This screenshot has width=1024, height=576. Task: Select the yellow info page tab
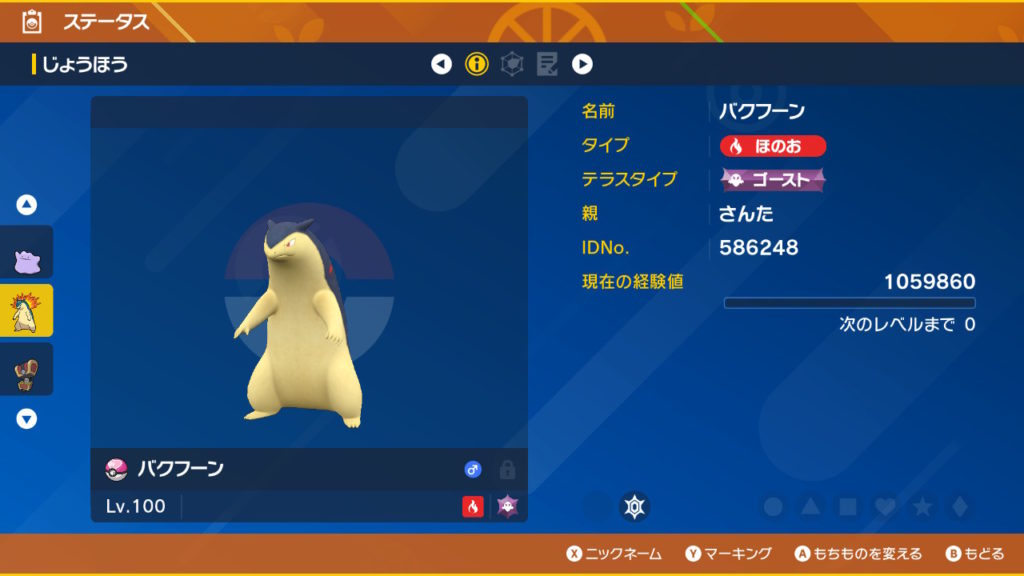[x=477, y=65]
